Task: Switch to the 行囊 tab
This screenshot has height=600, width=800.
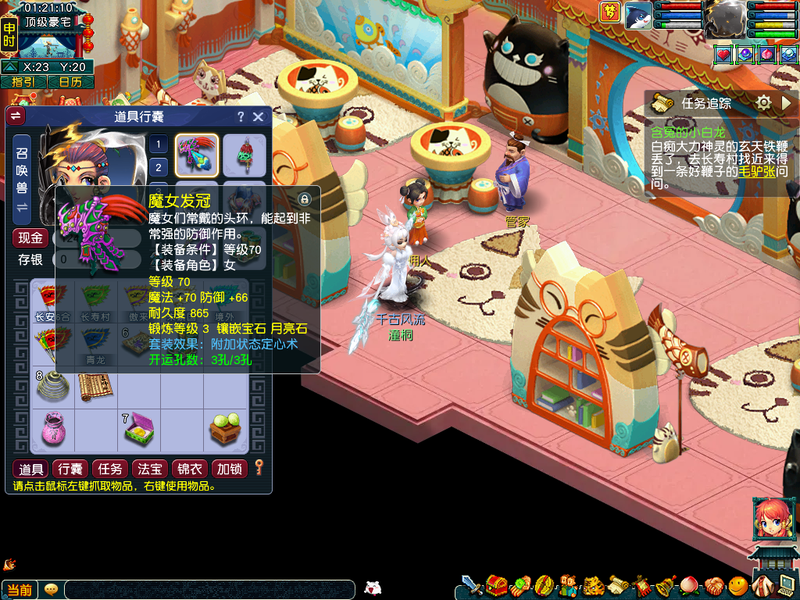Action: pyautogui.click(x=69, y=468)
